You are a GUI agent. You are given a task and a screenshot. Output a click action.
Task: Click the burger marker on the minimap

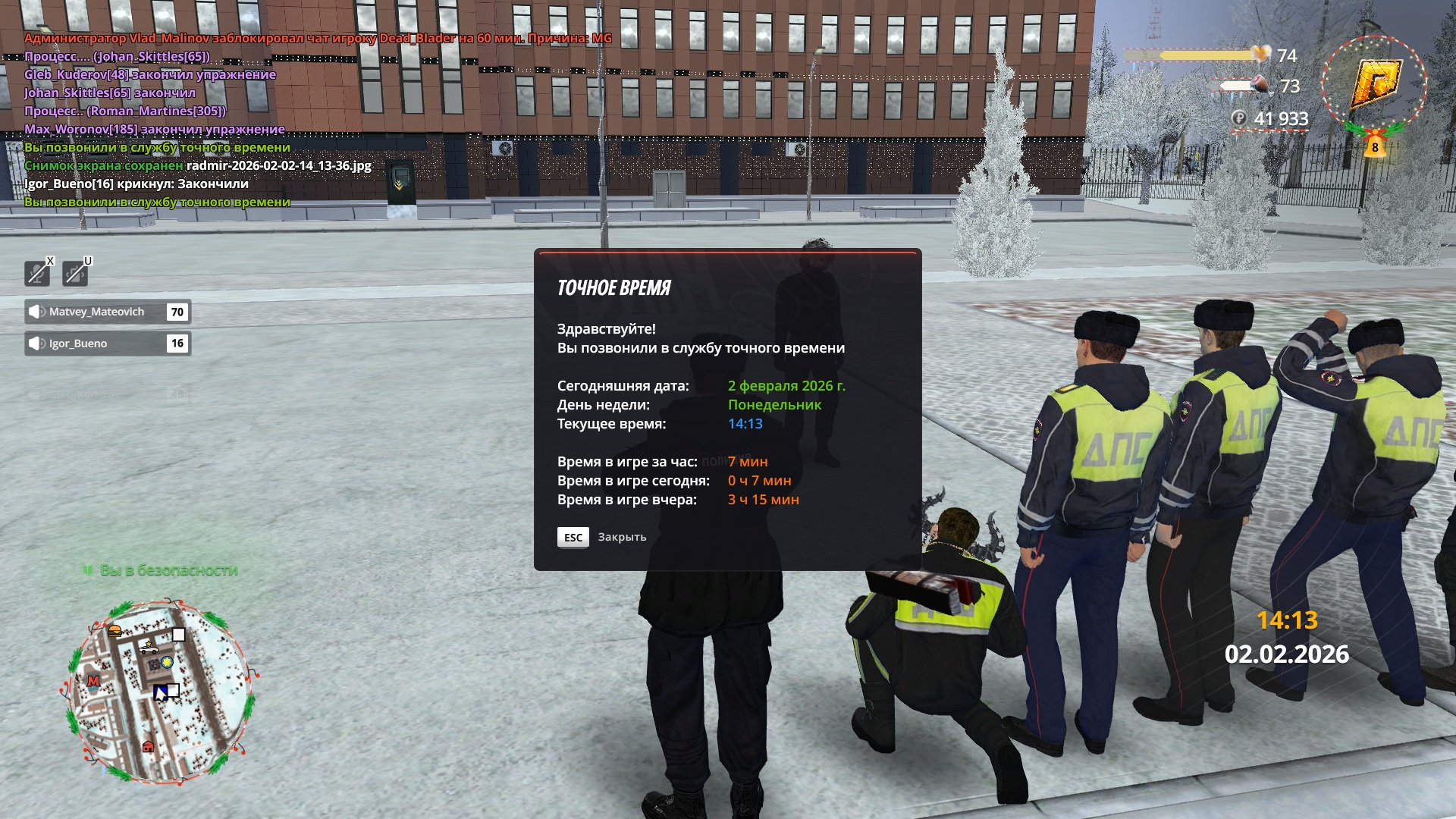click(x=115, y=630)
